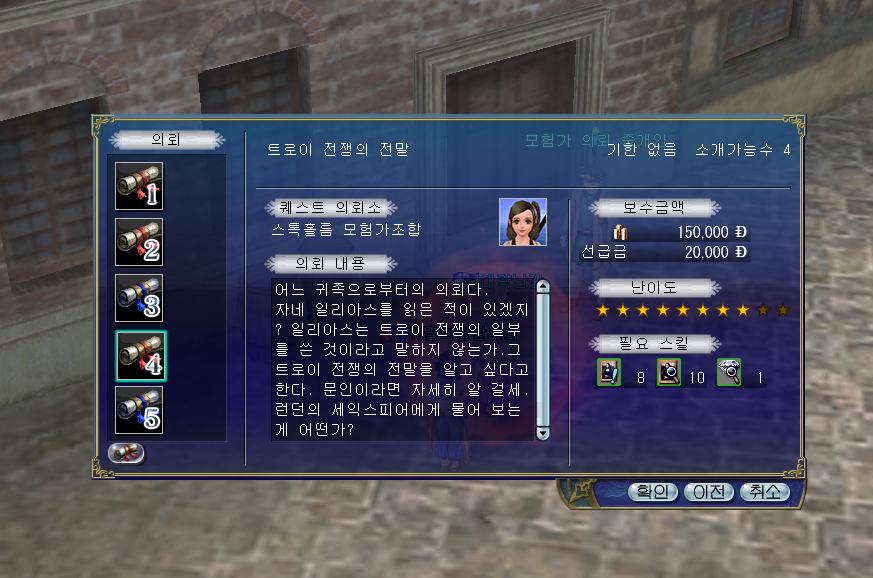
Task: Cancel with the 취소 button
Action: [x=764, y=492]
